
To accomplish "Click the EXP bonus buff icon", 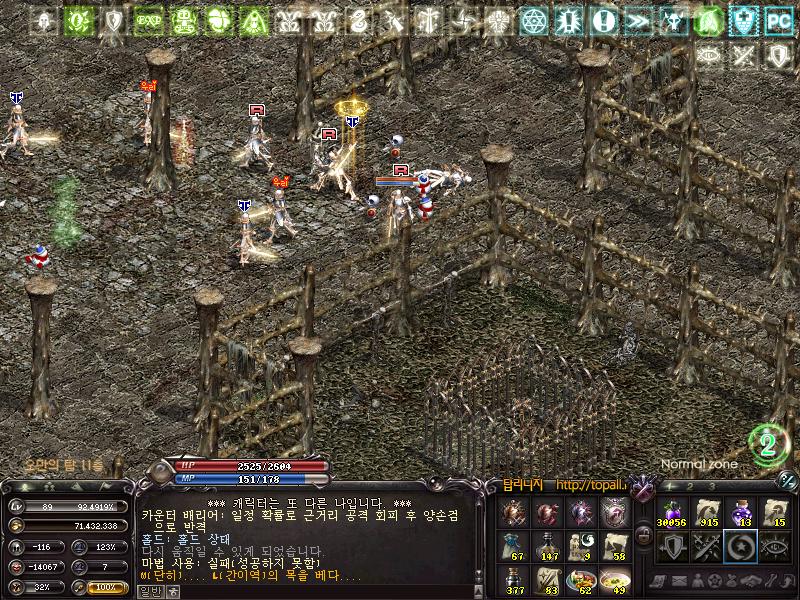I will [x=149, y=20].
